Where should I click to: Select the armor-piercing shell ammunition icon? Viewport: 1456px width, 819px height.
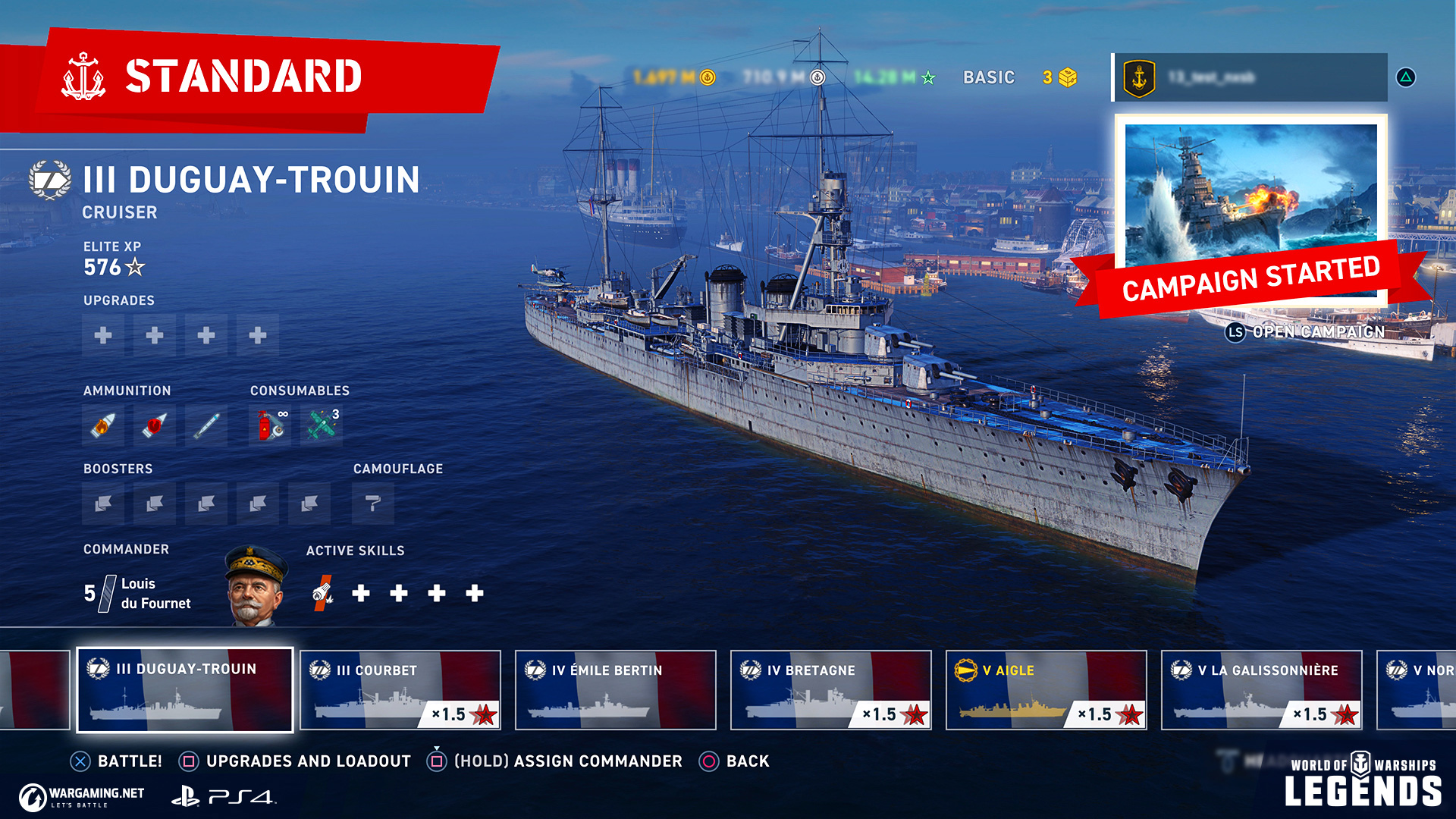[x=155, y=425]
